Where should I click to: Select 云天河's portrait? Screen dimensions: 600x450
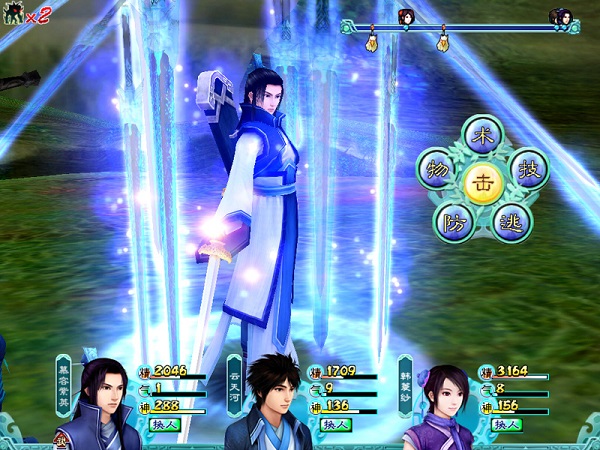tap(270, 402)
